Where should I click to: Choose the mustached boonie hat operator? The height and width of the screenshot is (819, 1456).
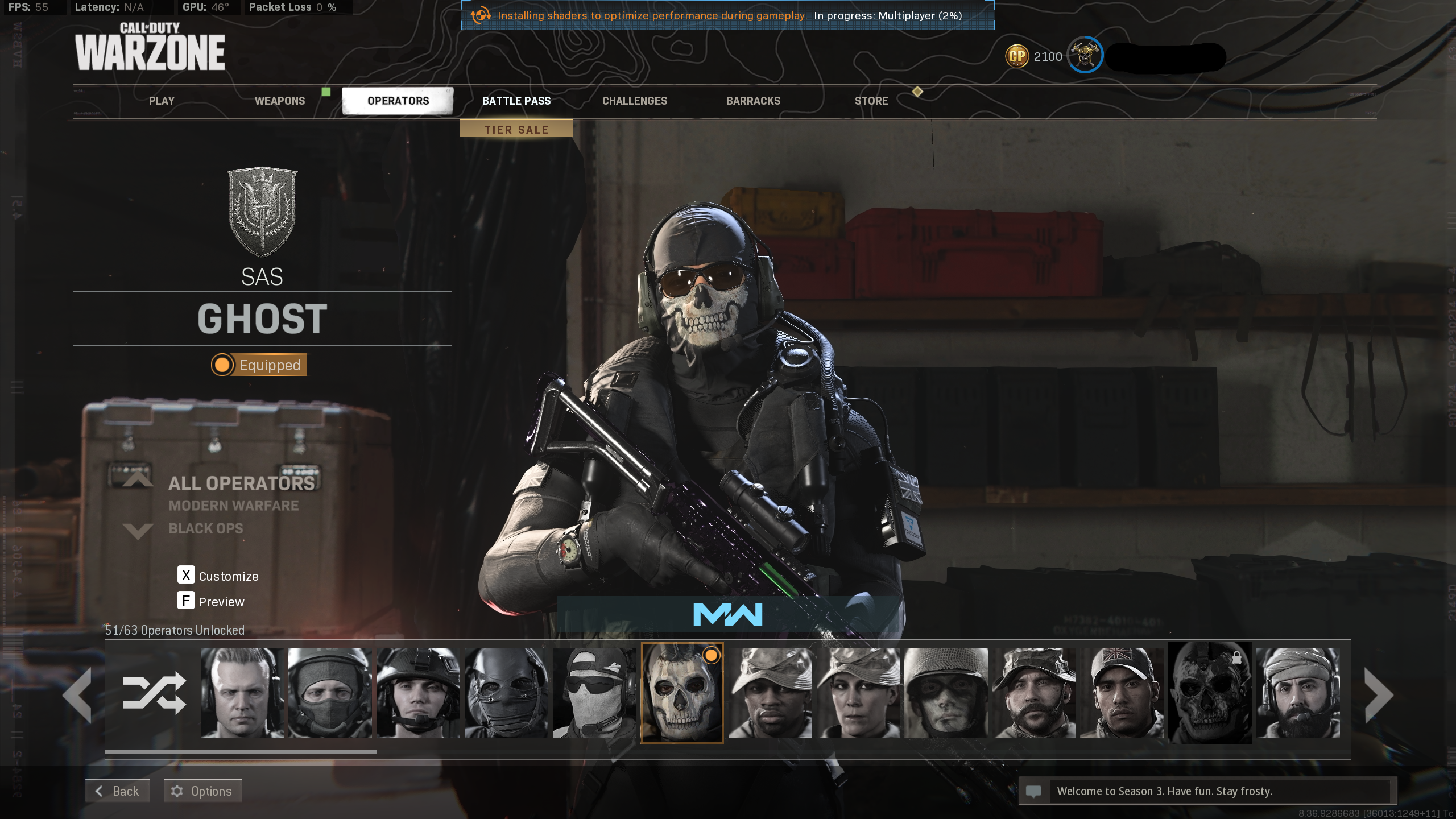pos(1034,693)
